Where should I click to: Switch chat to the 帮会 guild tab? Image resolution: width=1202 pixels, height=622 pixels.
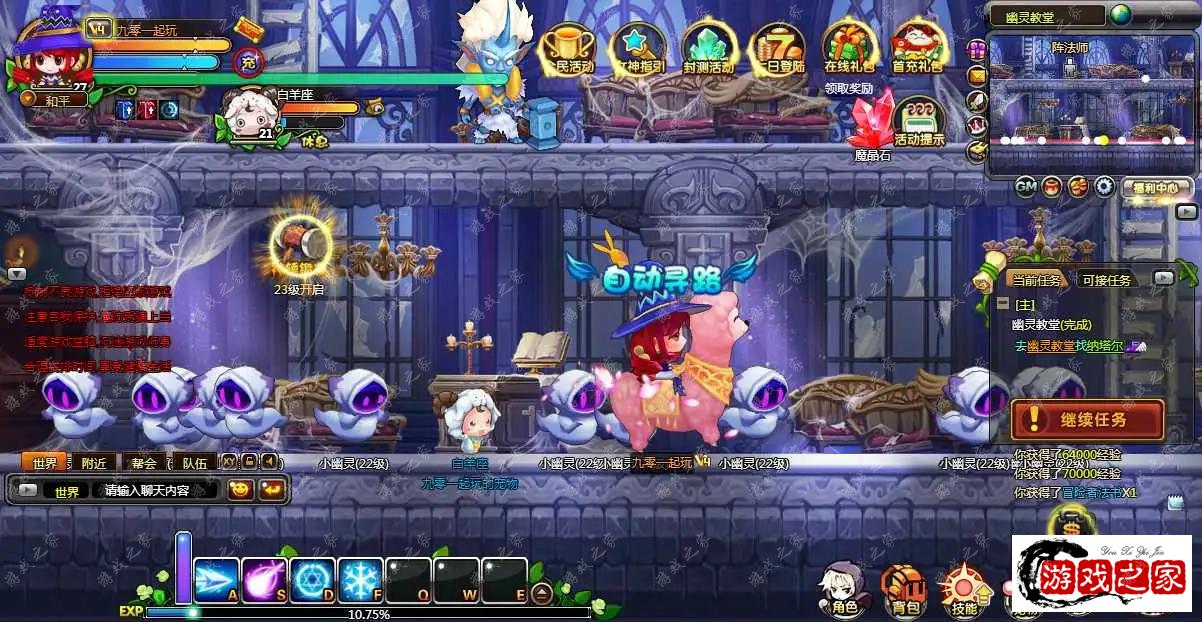pyautogui.click(x=144, y=463)
